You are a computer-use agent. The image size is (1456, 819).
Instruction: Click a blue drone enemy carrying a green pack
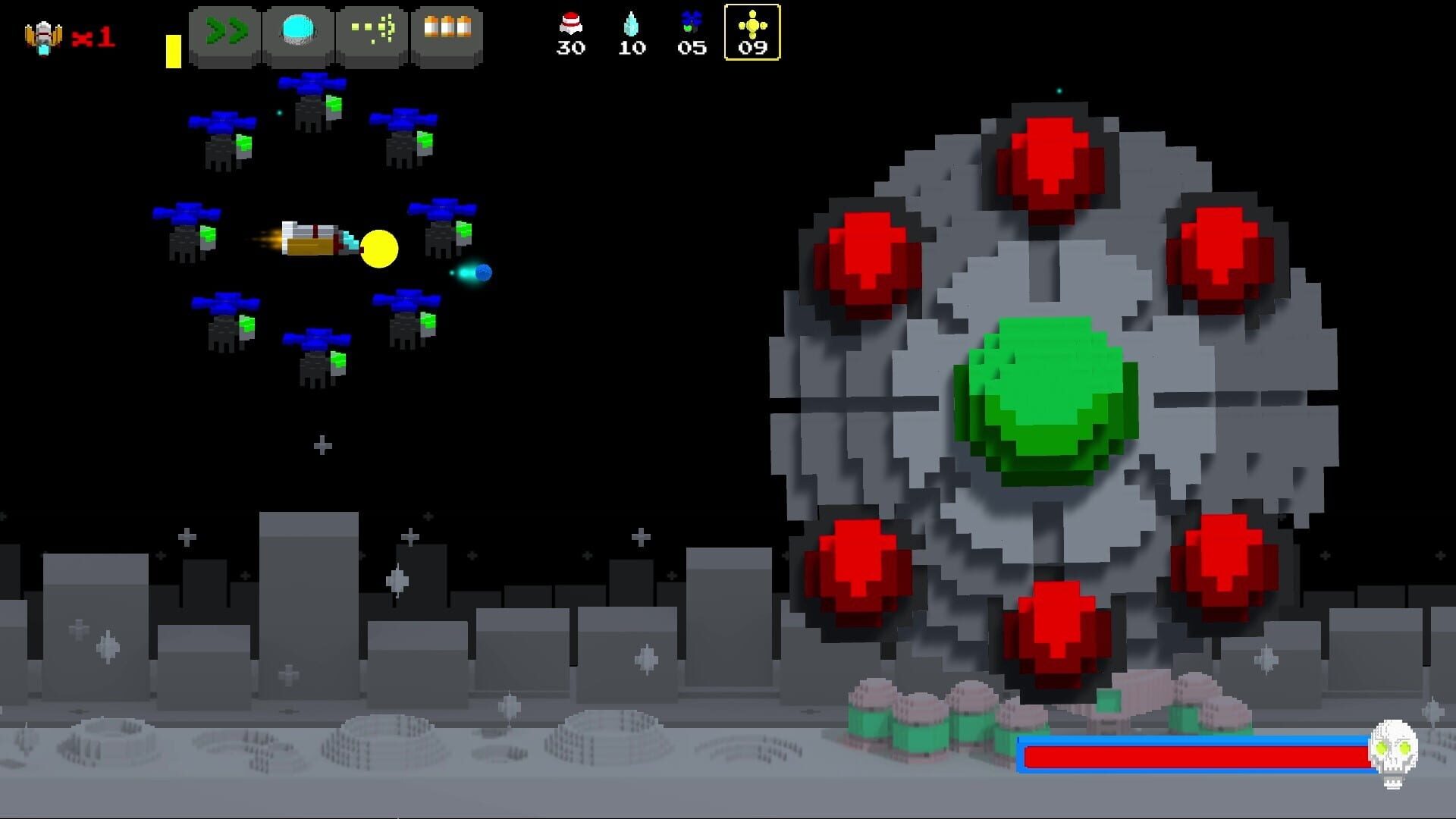point(224,136)
